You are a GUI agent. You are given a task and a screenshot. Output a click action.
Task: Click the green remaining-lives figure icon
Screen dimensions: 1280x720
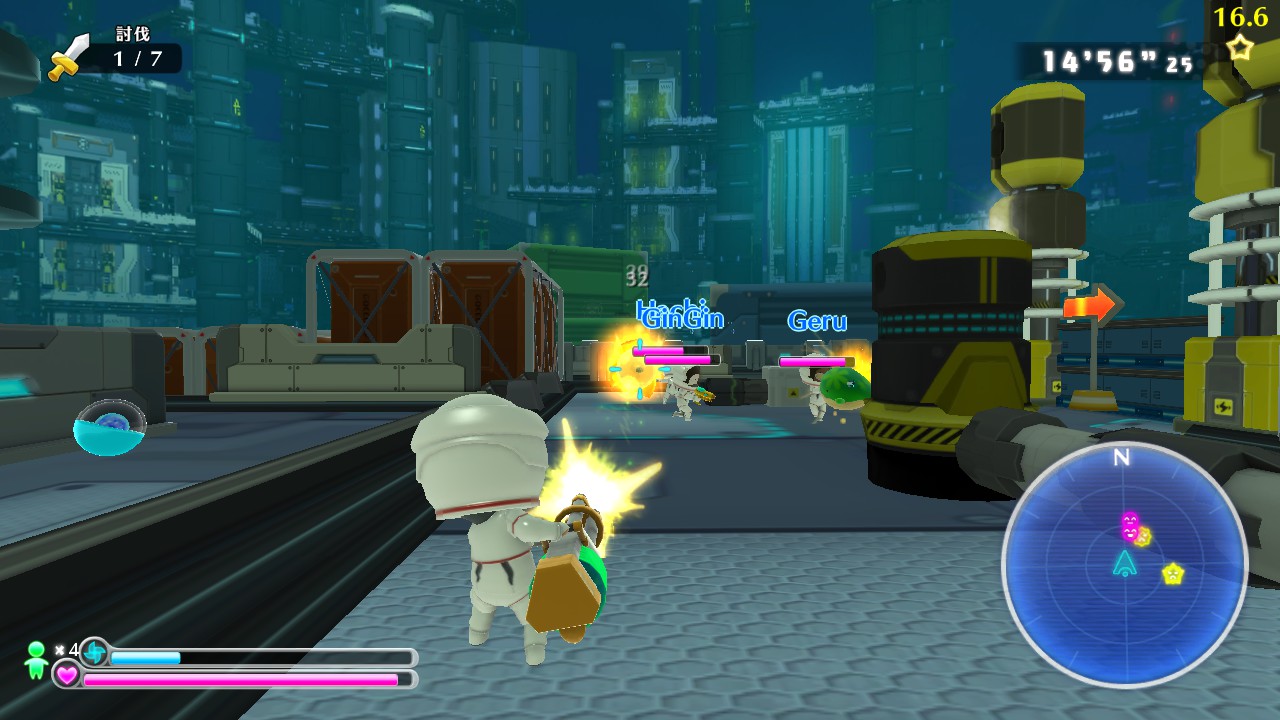[x=37, y=656]
